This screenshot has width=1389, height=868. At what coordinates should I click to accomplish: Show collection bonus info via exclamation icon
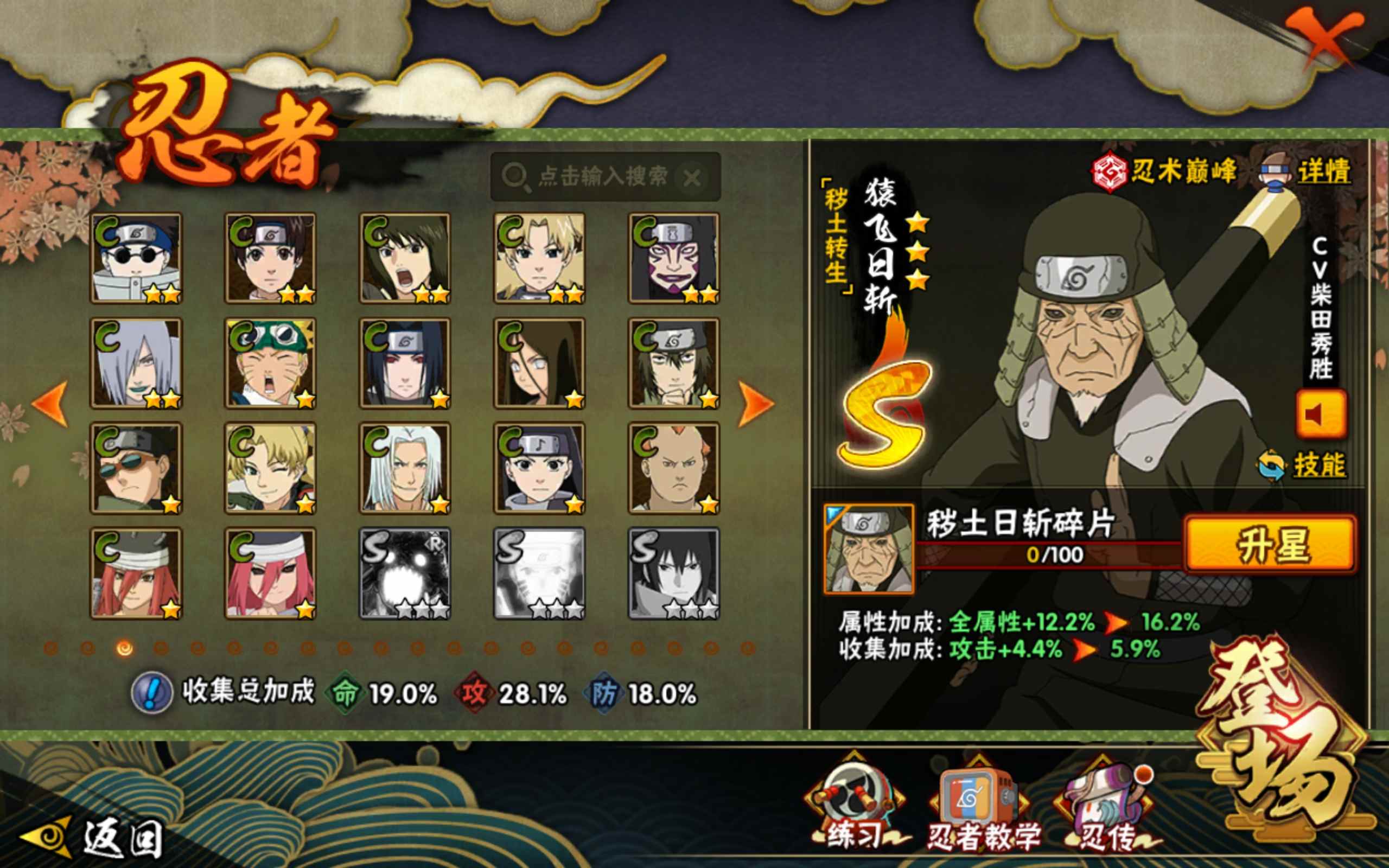(151, 693)
